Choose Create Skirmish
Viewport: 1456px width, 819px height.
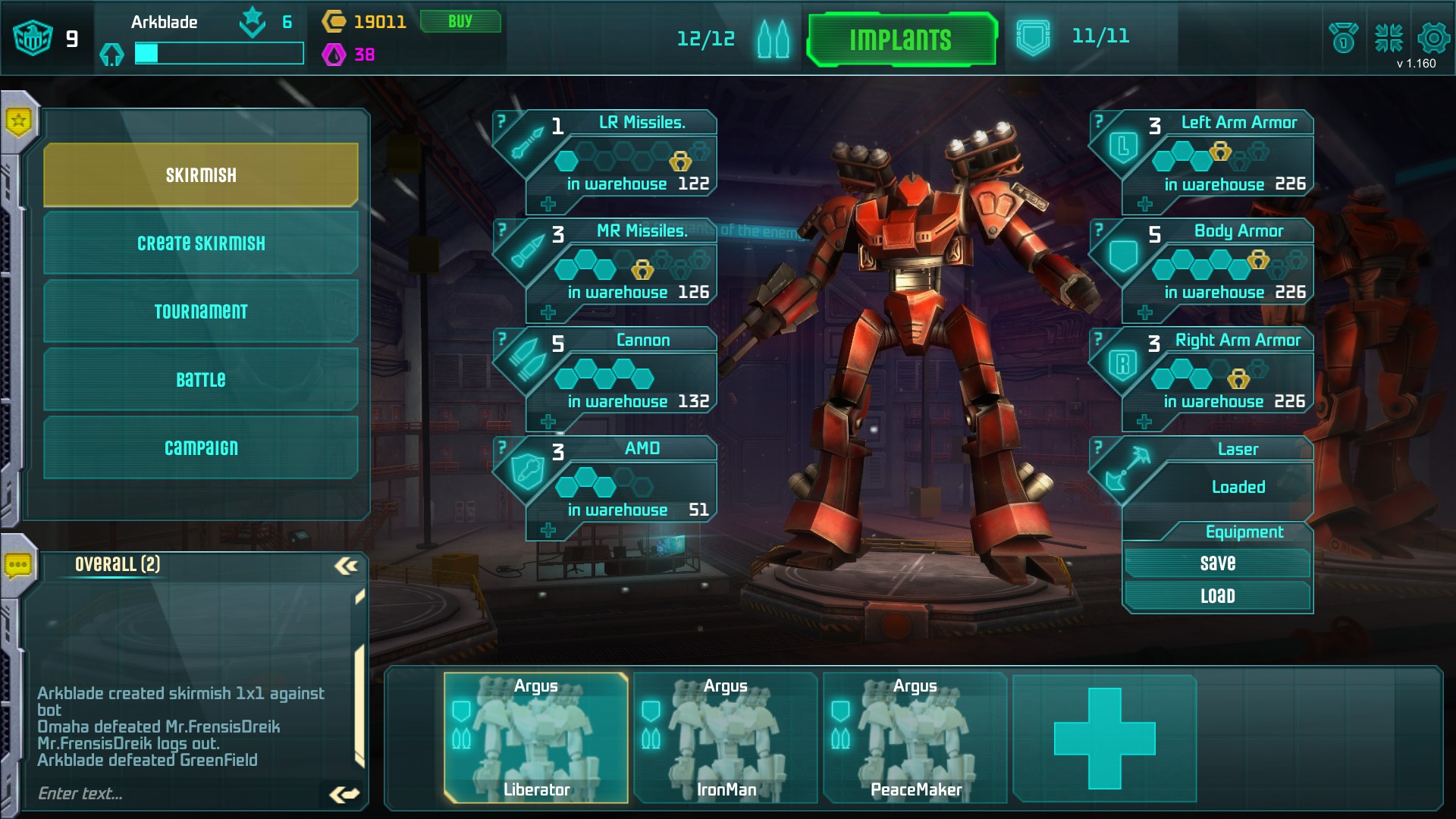(201, 243)
